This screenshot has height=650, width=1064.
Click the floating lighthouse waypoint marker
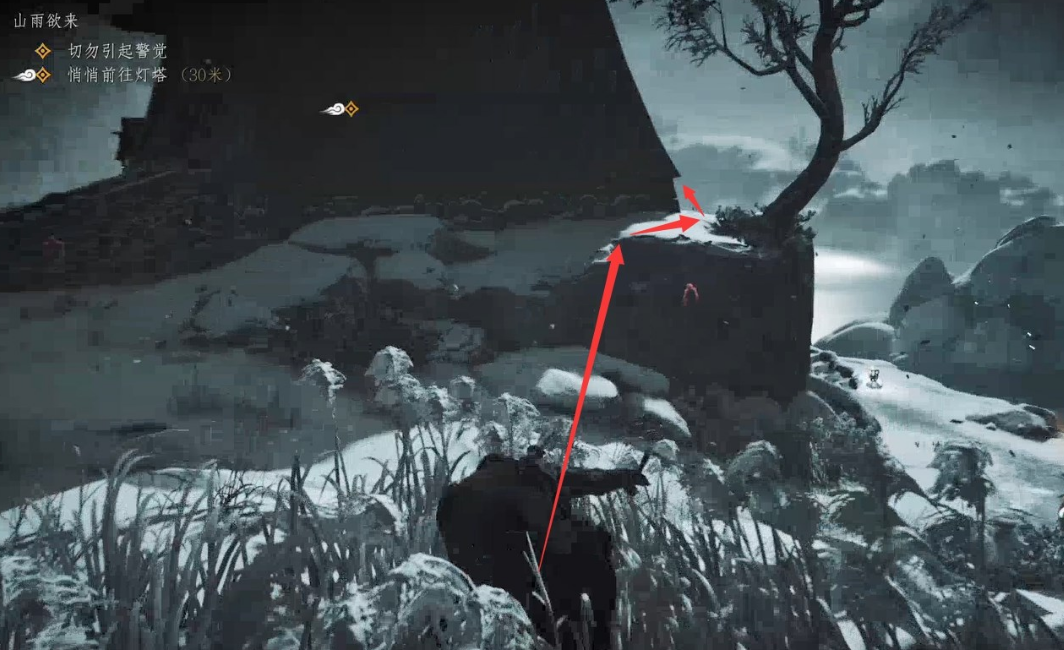(x=341, y=109)
